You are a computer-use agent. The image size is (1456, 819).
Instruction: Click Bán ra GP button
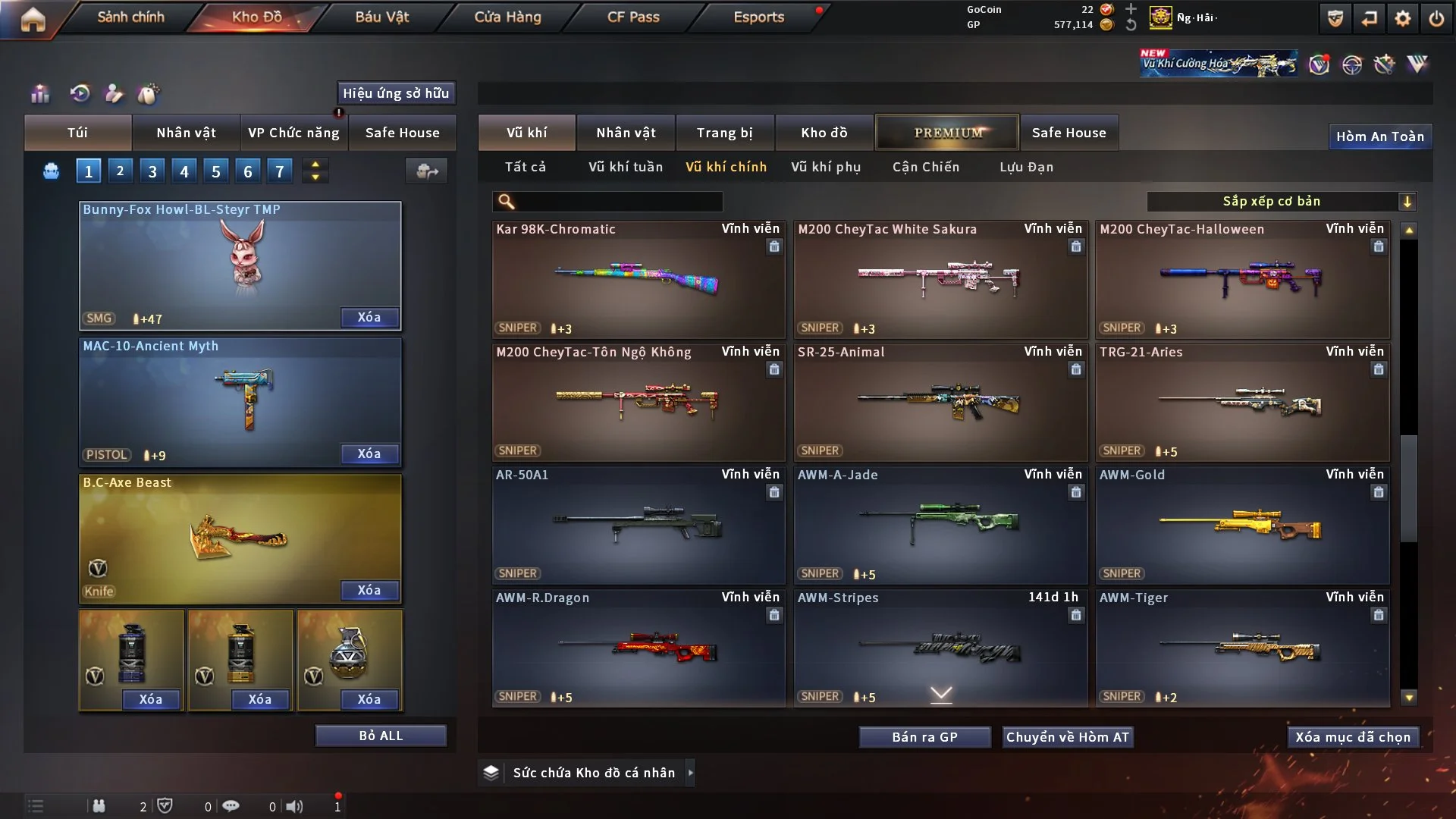[x=924, y=737]
